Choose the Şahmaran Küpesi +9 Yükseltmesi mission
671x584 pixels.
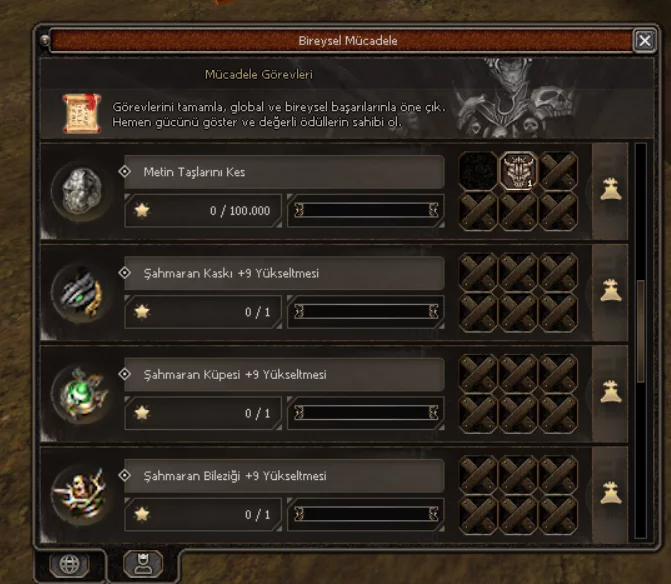[x=284, y=375]
